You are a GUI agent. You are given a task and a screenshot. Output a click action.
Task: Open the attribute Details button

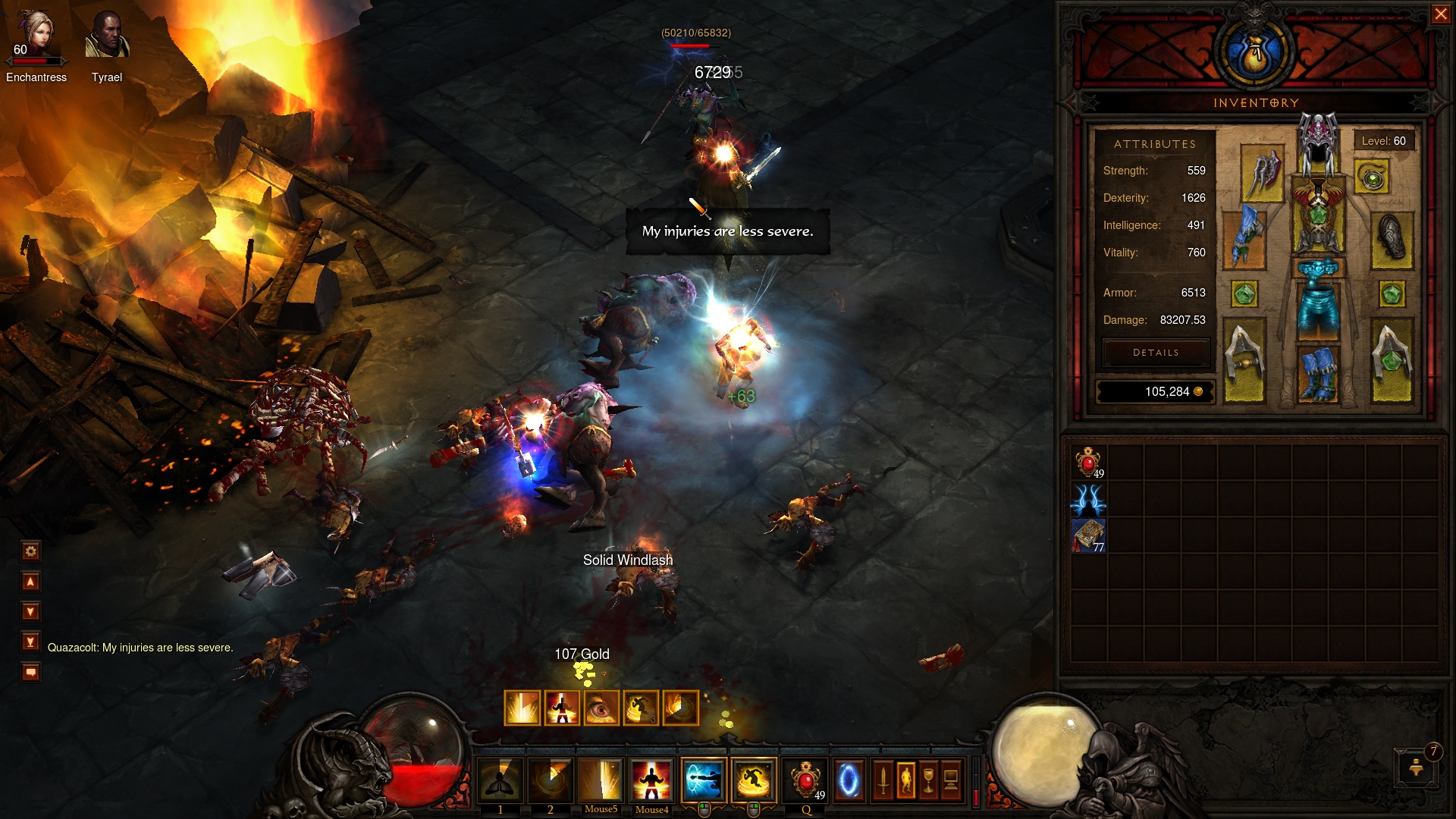pos(1156,353)
